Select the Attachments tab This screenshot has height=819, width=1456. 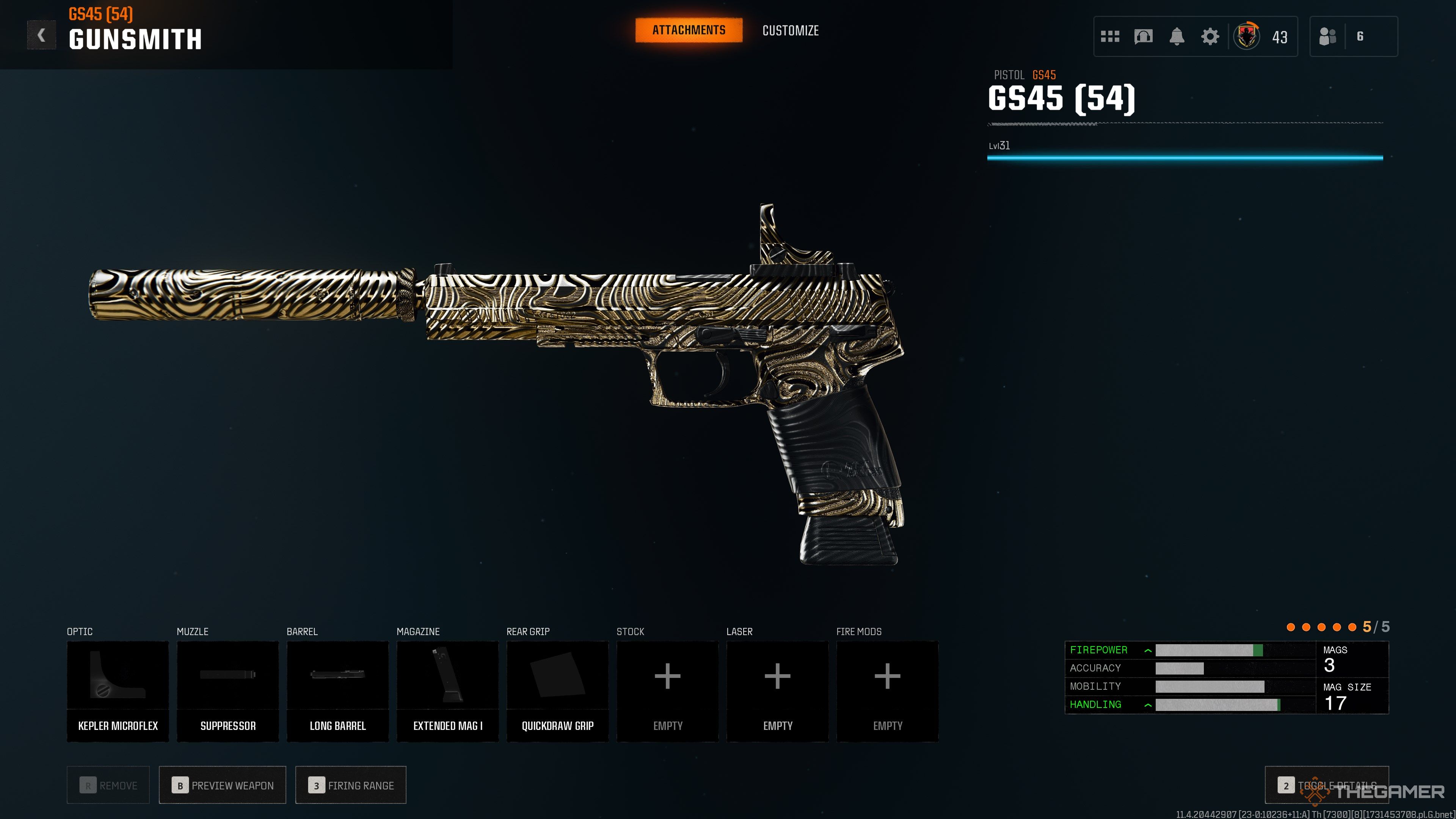point(689,30)
